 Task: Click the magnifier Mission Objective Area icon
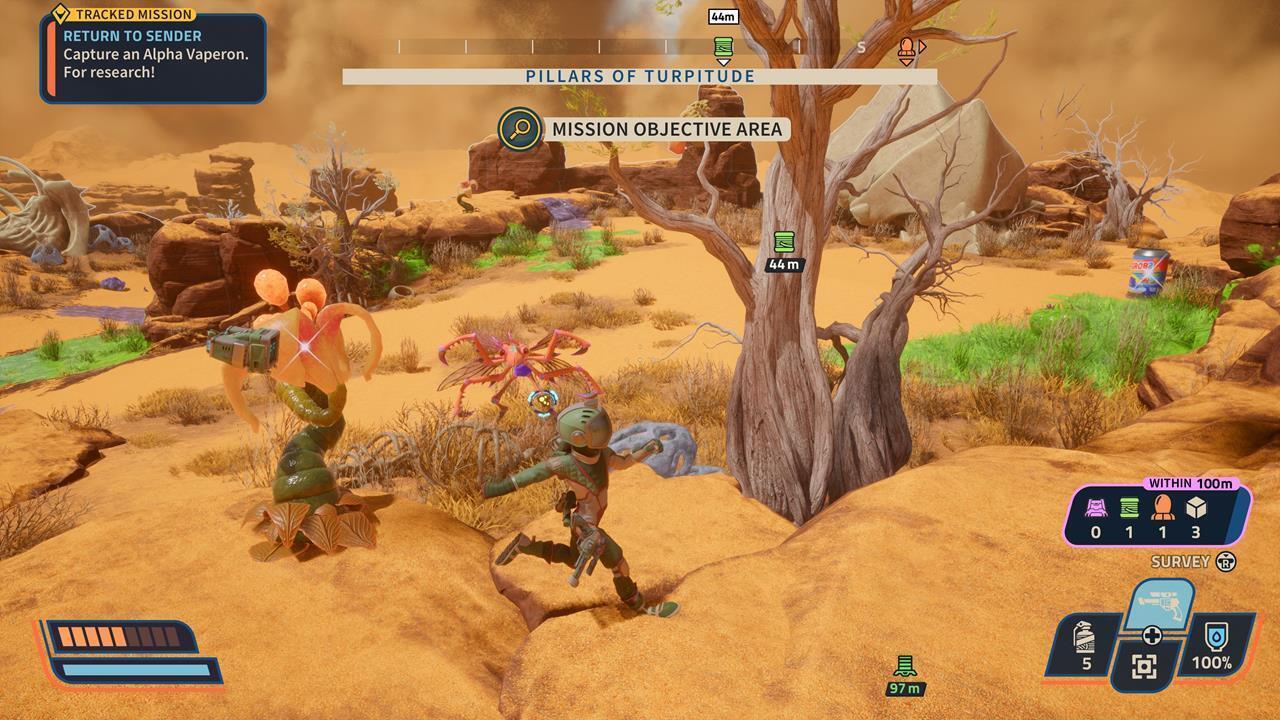[x=520, y=129]
